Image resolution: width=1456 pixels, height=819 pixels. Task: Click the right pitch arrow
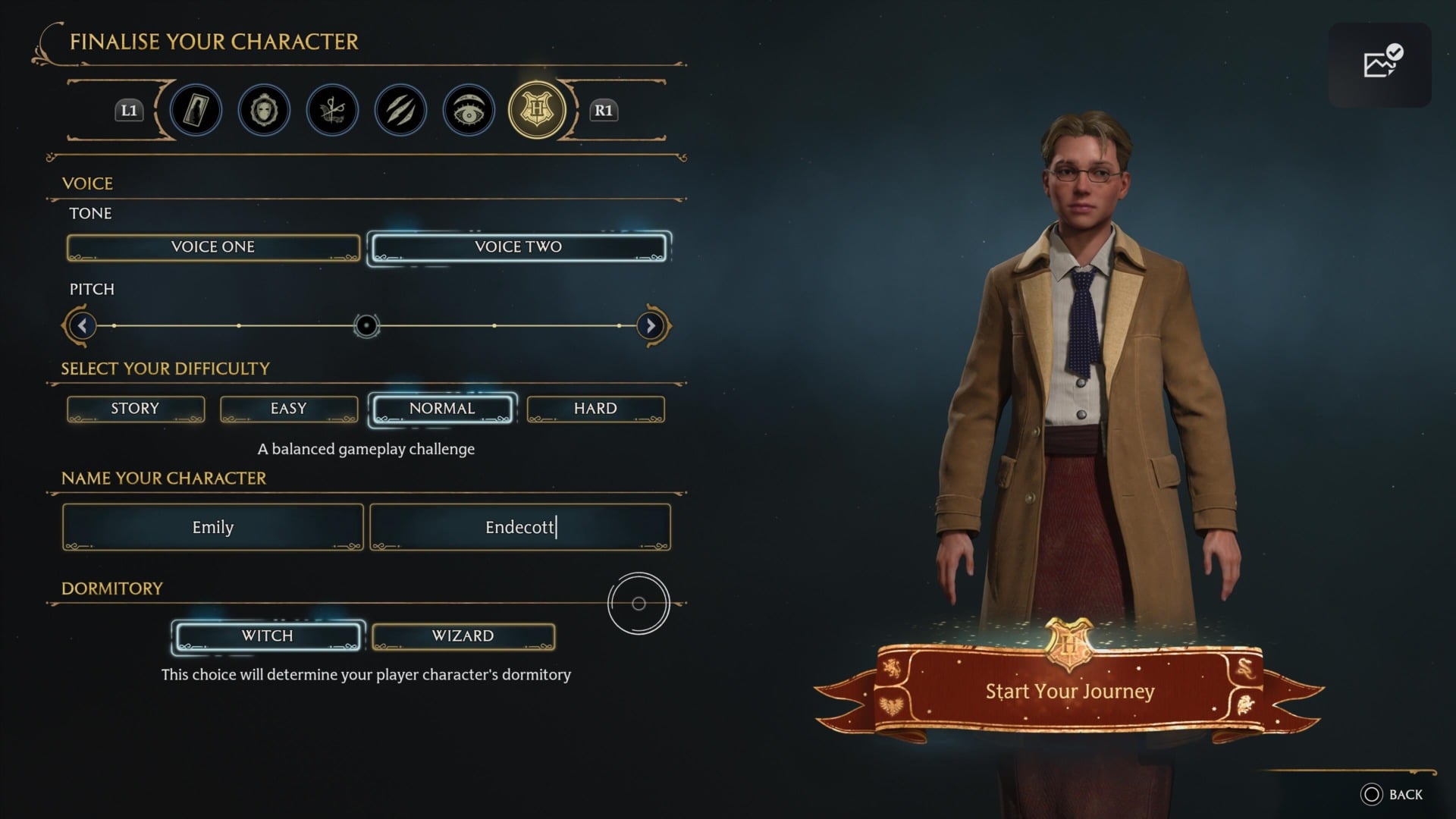650,325
